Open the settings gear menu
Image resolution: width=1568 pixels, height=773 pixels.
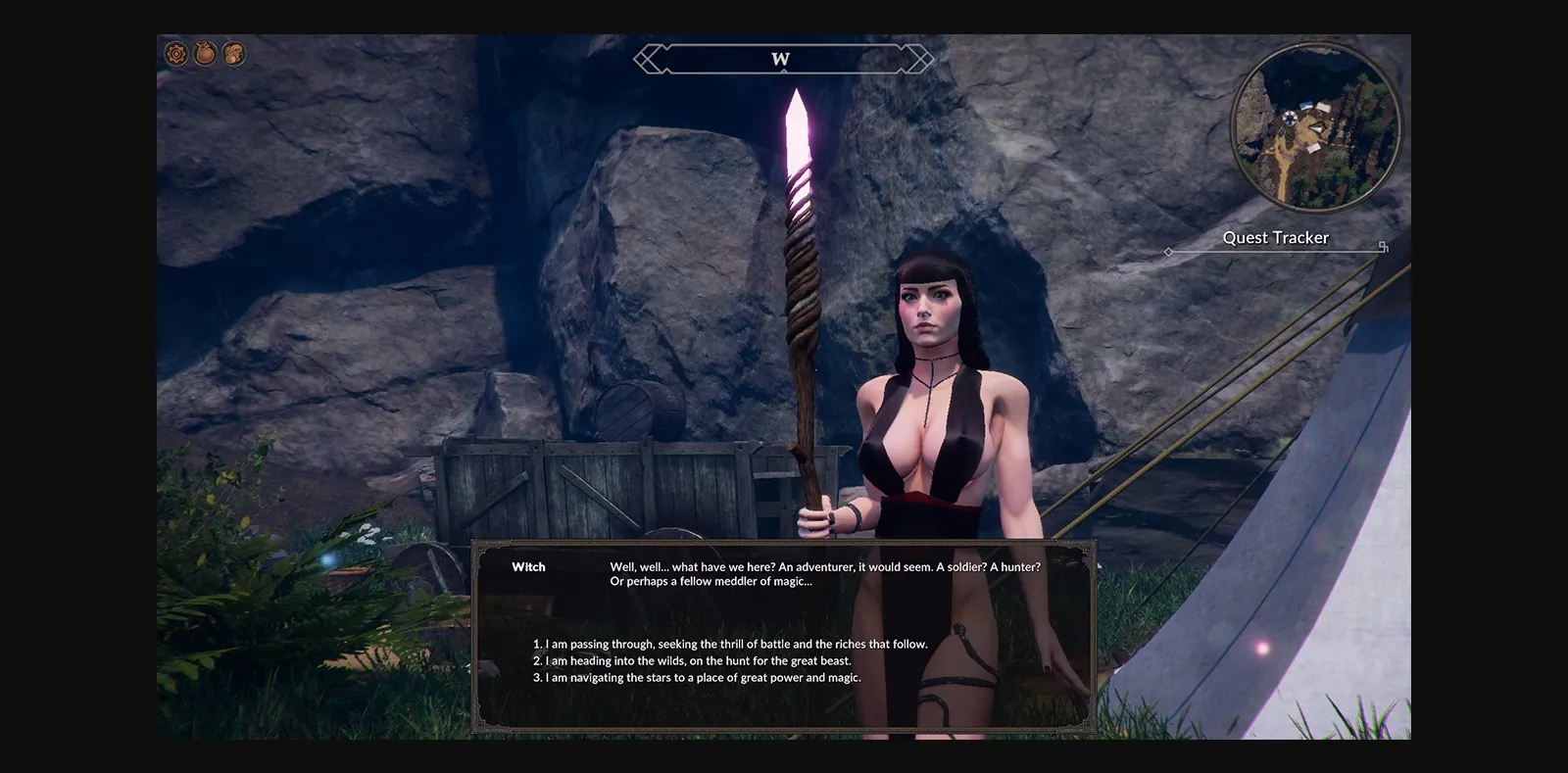(x=174, y=54)
